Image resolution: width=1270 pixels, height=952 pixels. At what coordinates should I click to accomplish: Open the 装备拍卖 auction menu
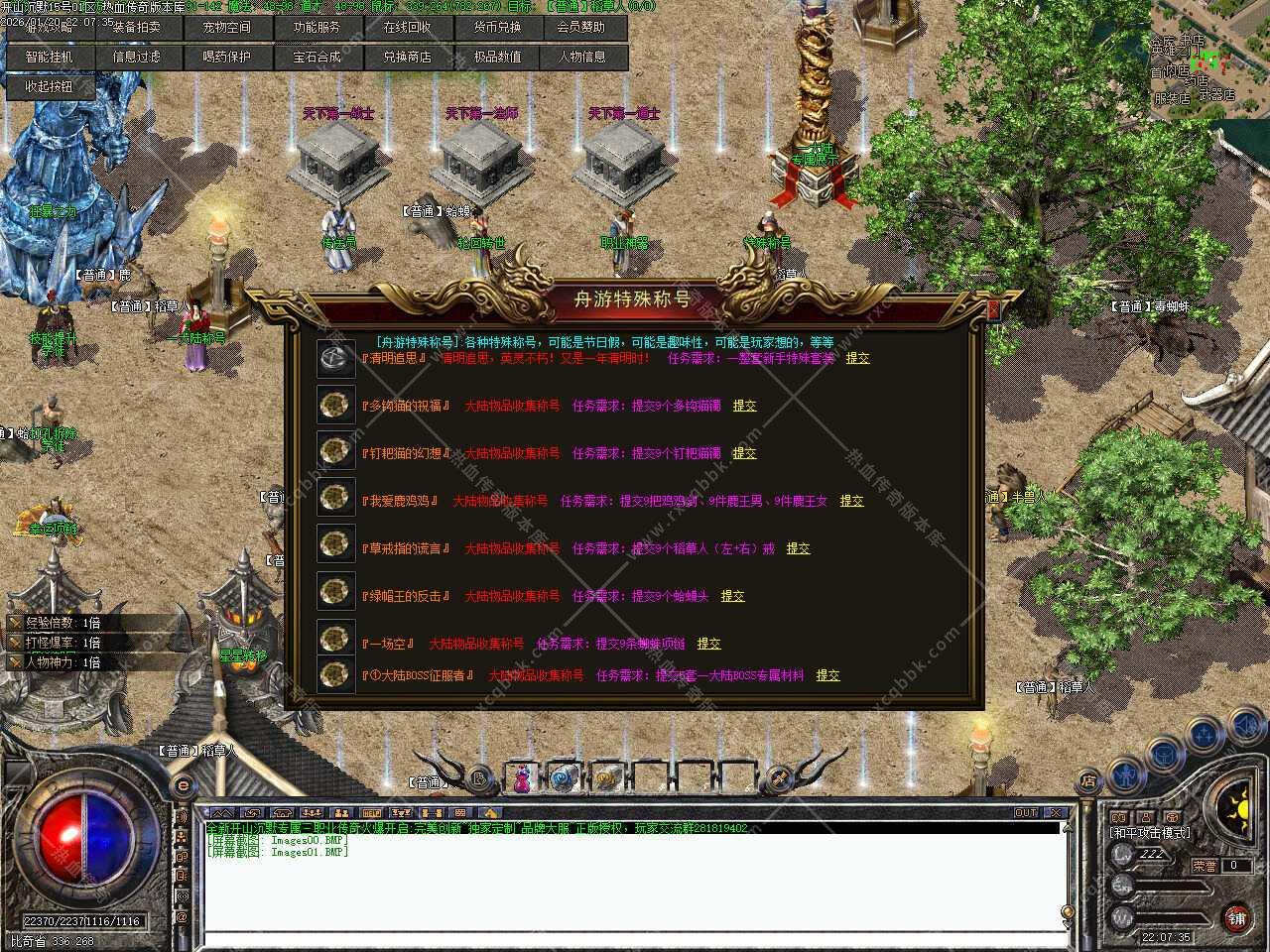coord(136,28)
